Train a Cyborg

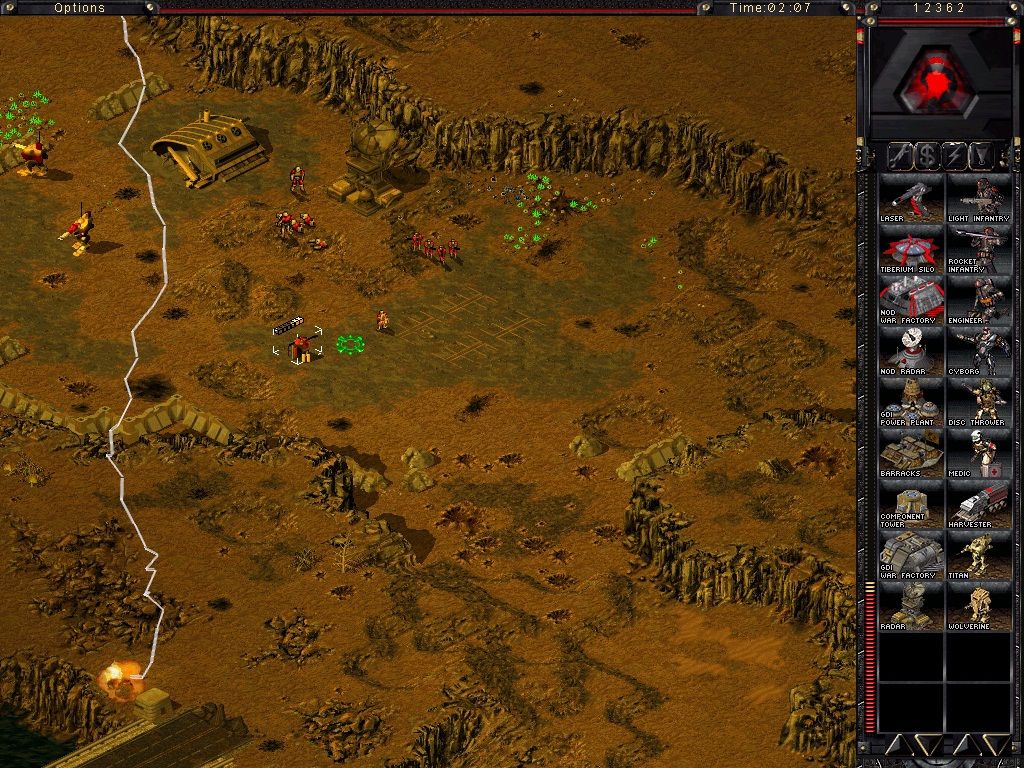[x=979, y=352]
